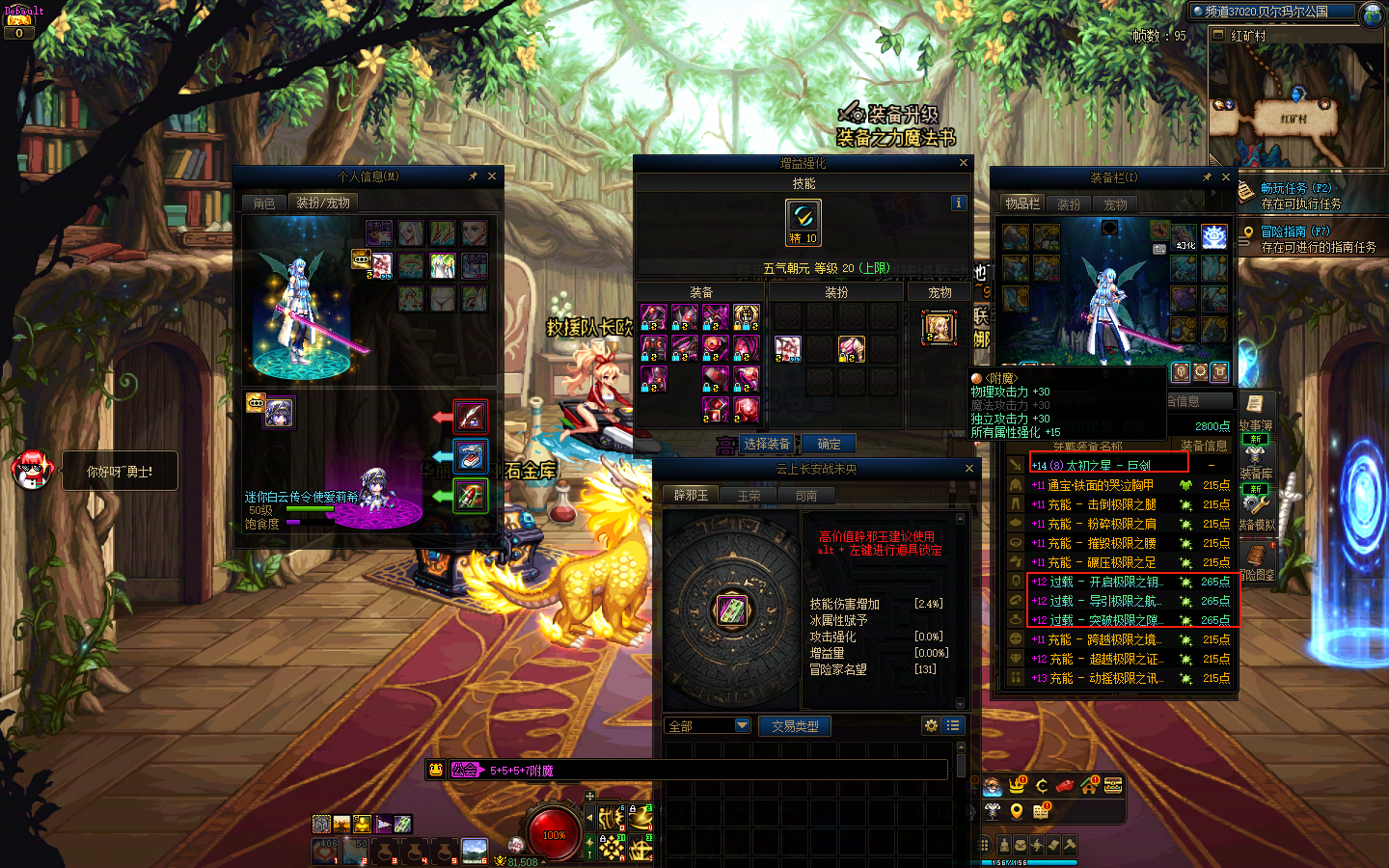Open the blue info icon in 增益强化

[x=958, y=203]
